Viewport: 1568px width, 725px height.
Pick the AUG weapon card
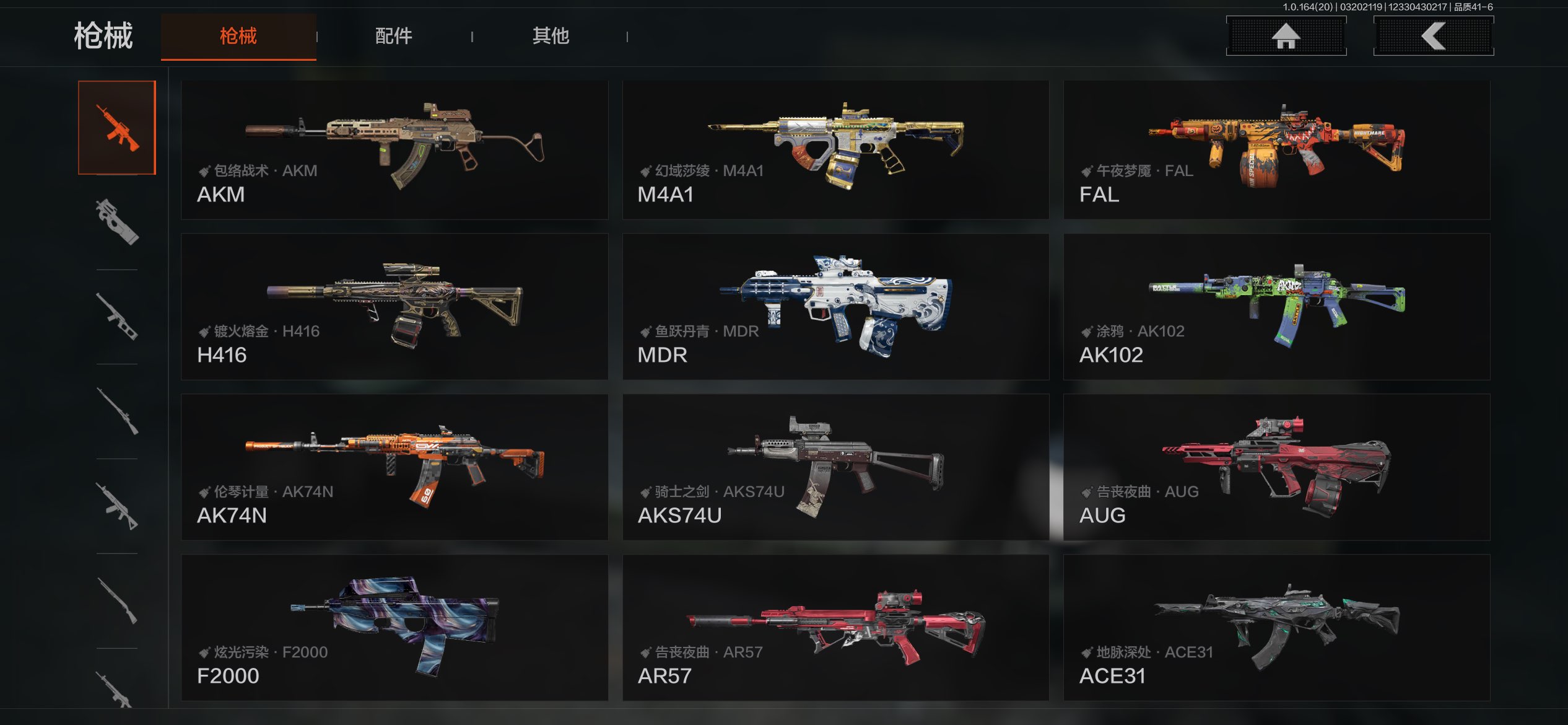click(x=1276, y=467)
